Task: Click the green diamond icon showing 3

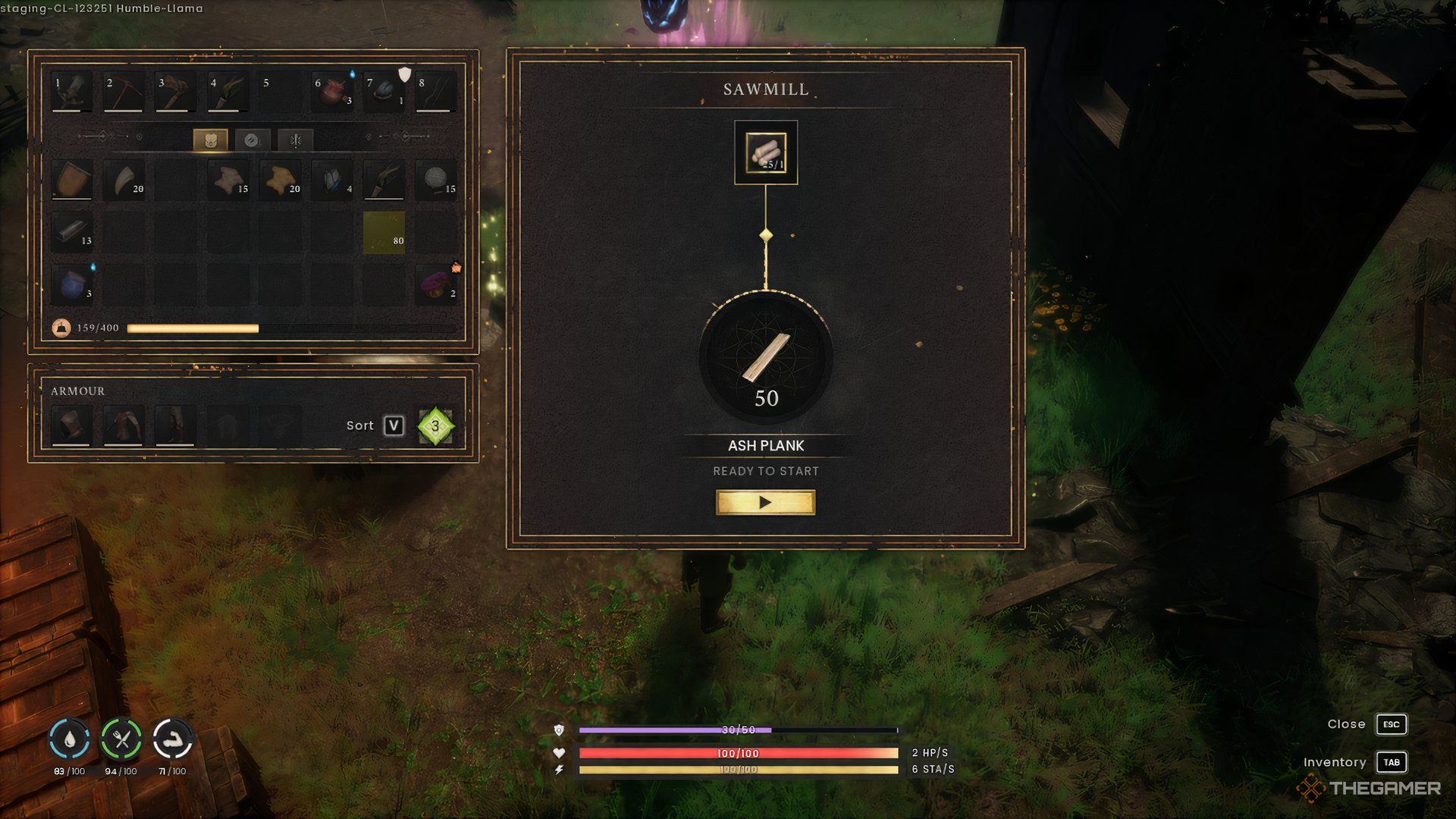Action: pos(435,426)
